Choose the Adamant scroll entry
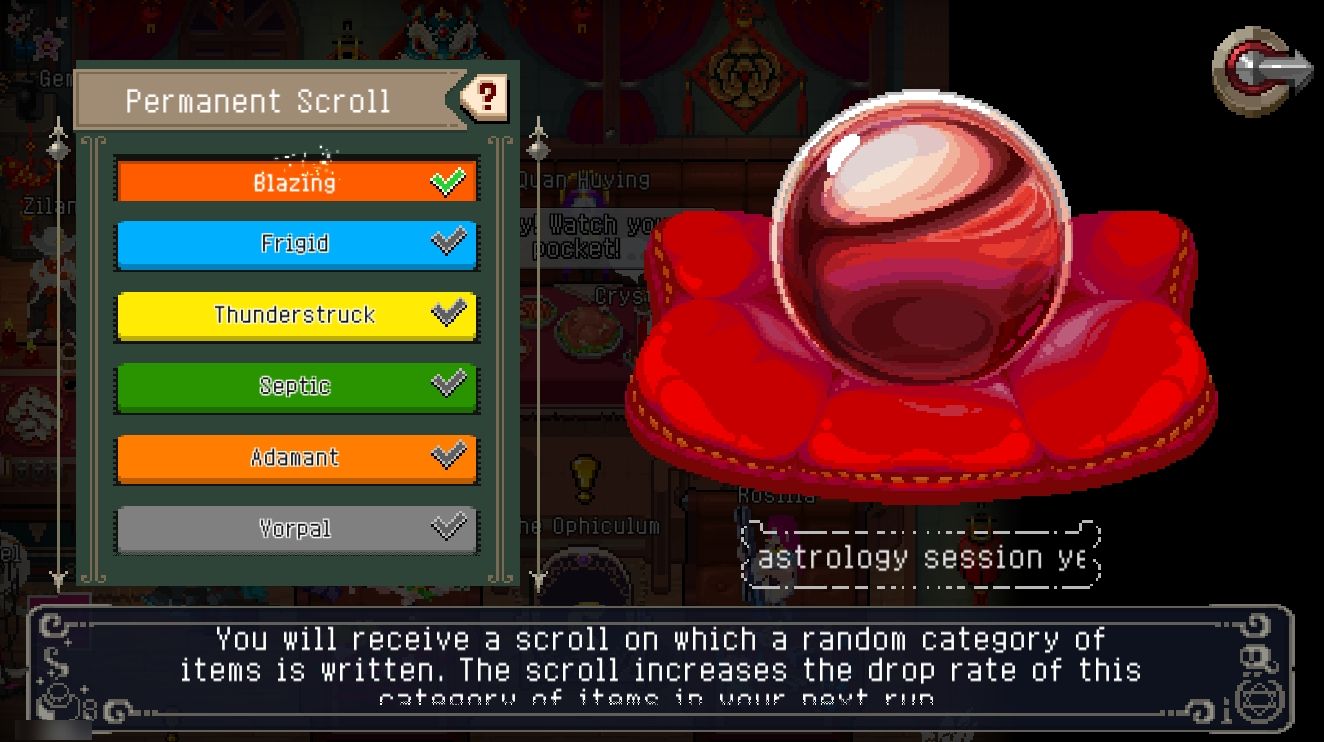The image size is (1324, 742). click(296, 458)
